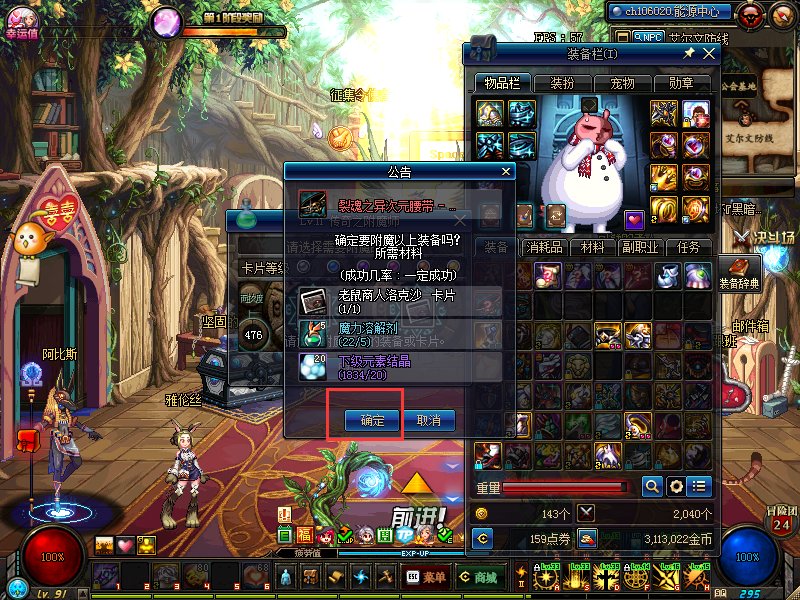Select the 老鼠商人洛克沙 card material row
Screen dimensions: 800x600
[x=400, y=301]
